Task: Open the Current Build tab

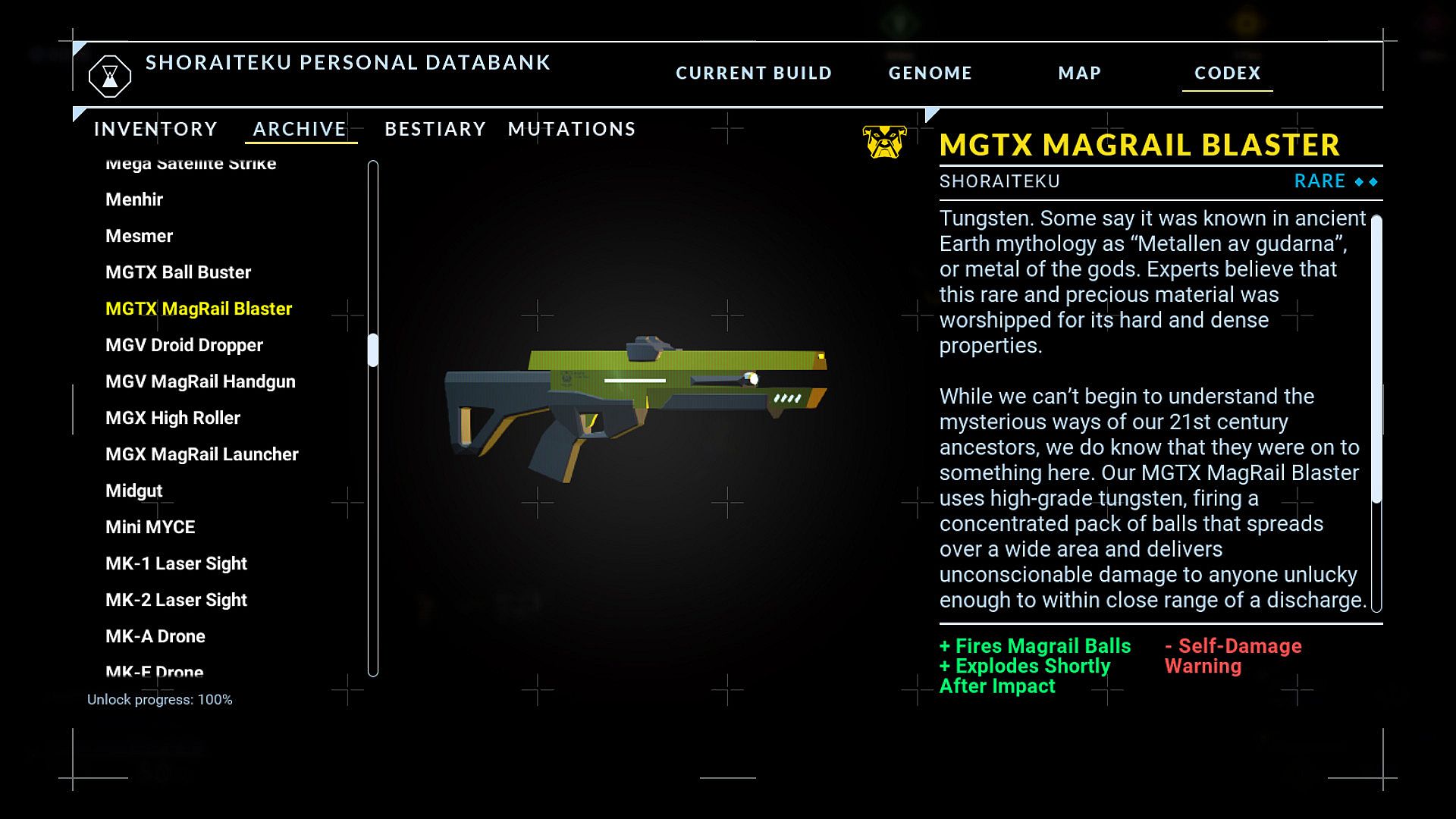Action: pyautogui.click(x=753, y=73)
